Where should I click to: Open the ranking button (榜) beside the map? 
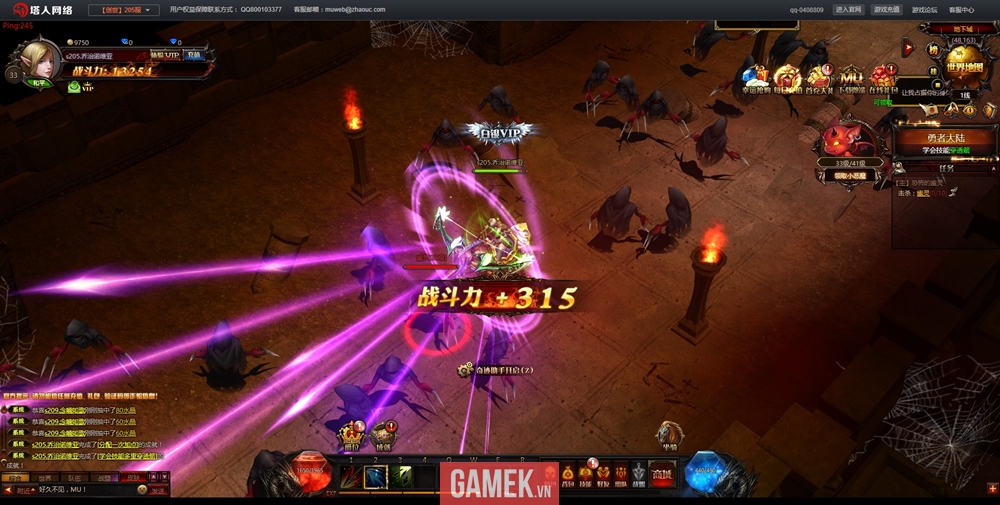[x=933, y=49]
